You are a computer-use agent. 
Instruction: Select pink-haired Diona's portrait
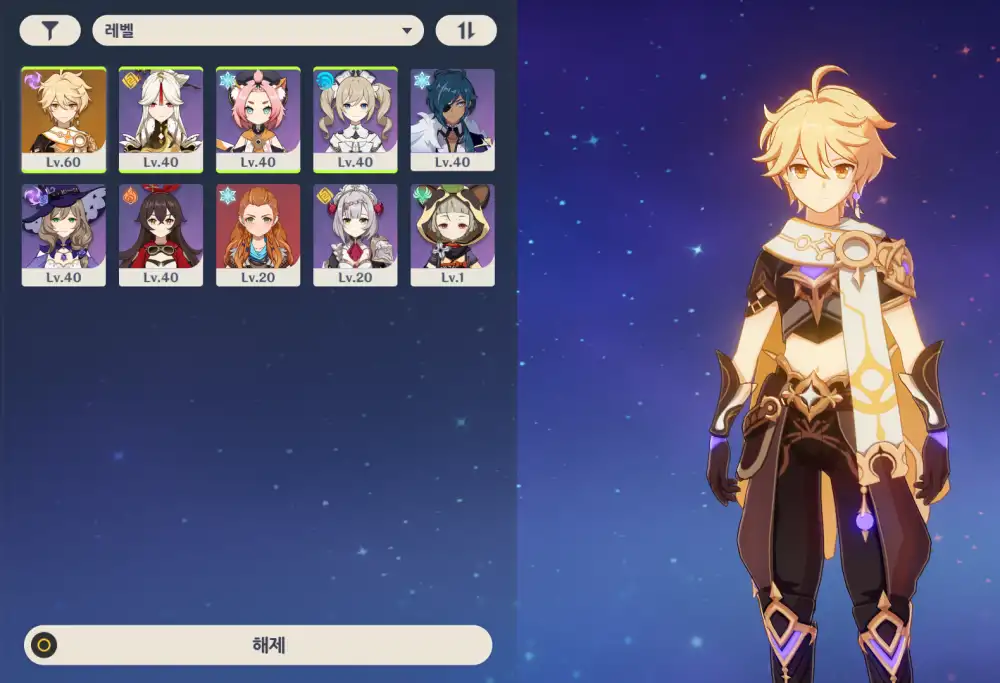[258, 120]
